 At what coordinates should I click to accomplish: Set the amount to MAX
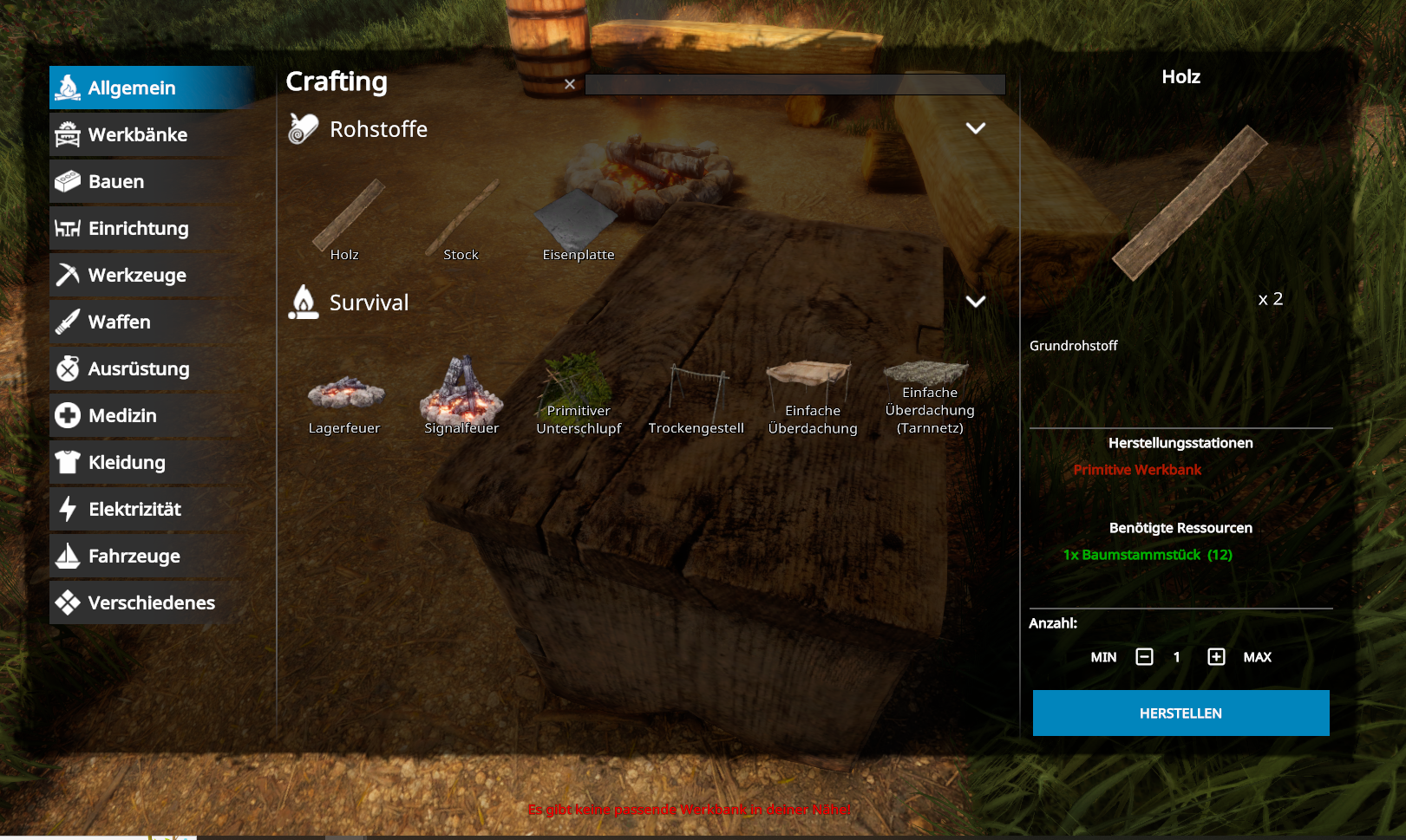point(1257,657)
